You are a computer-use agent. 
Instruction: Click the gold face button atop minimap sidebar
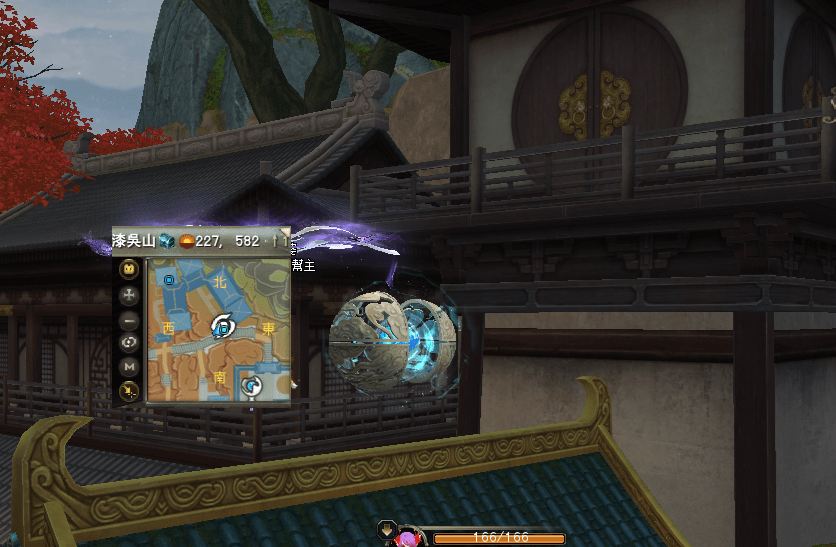(129, 269)
